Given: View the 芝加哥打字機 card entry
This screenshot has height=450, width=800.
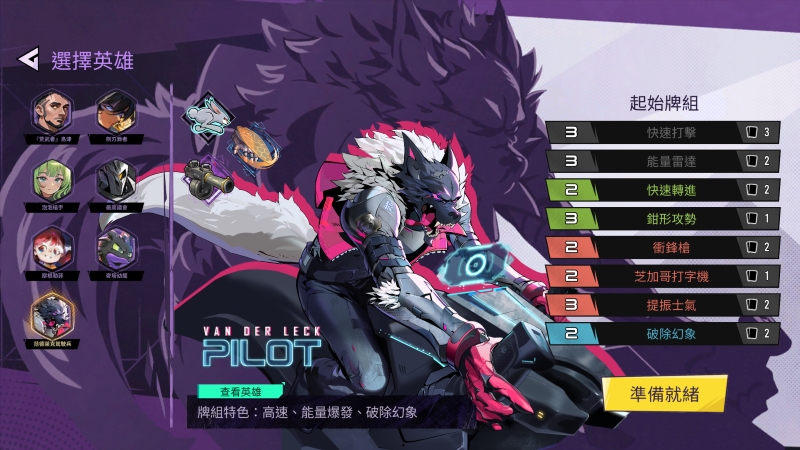Looking at the screenshot, I should [662, 276].
